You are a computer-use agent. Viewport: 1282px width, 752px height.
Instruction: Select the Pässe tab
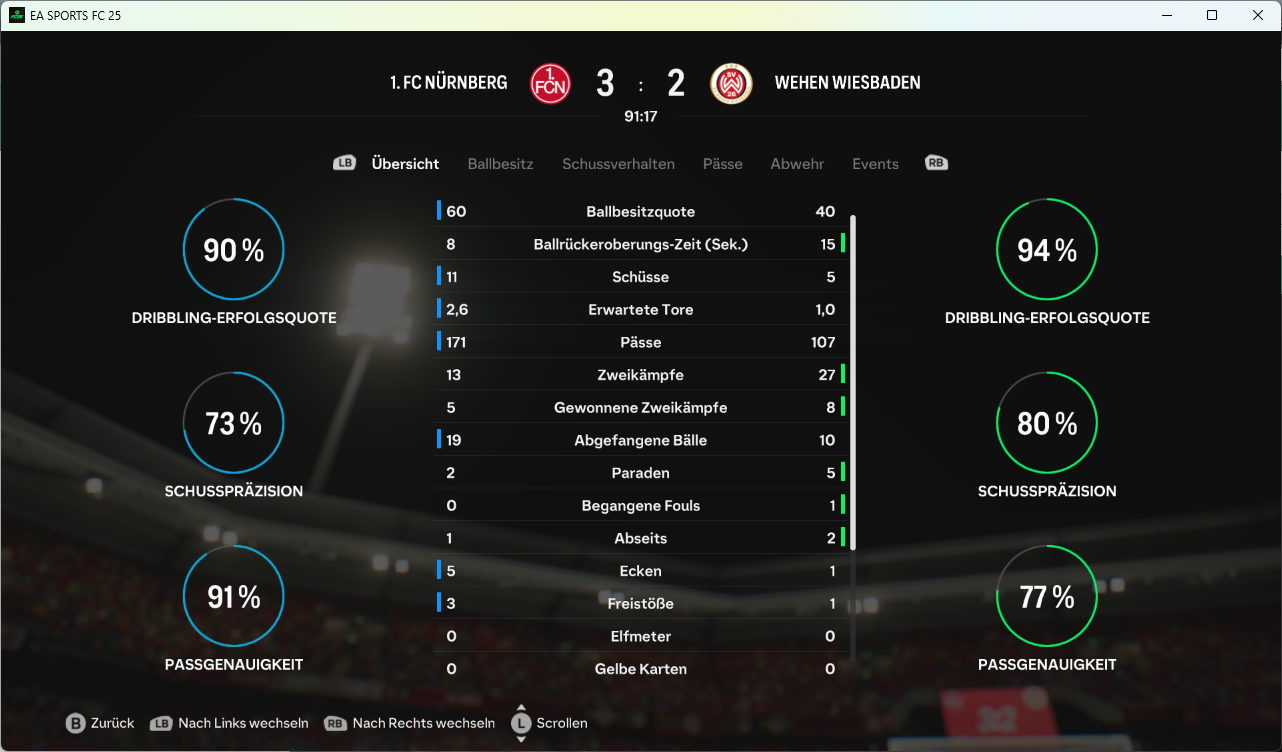click(x=722, y=164)
